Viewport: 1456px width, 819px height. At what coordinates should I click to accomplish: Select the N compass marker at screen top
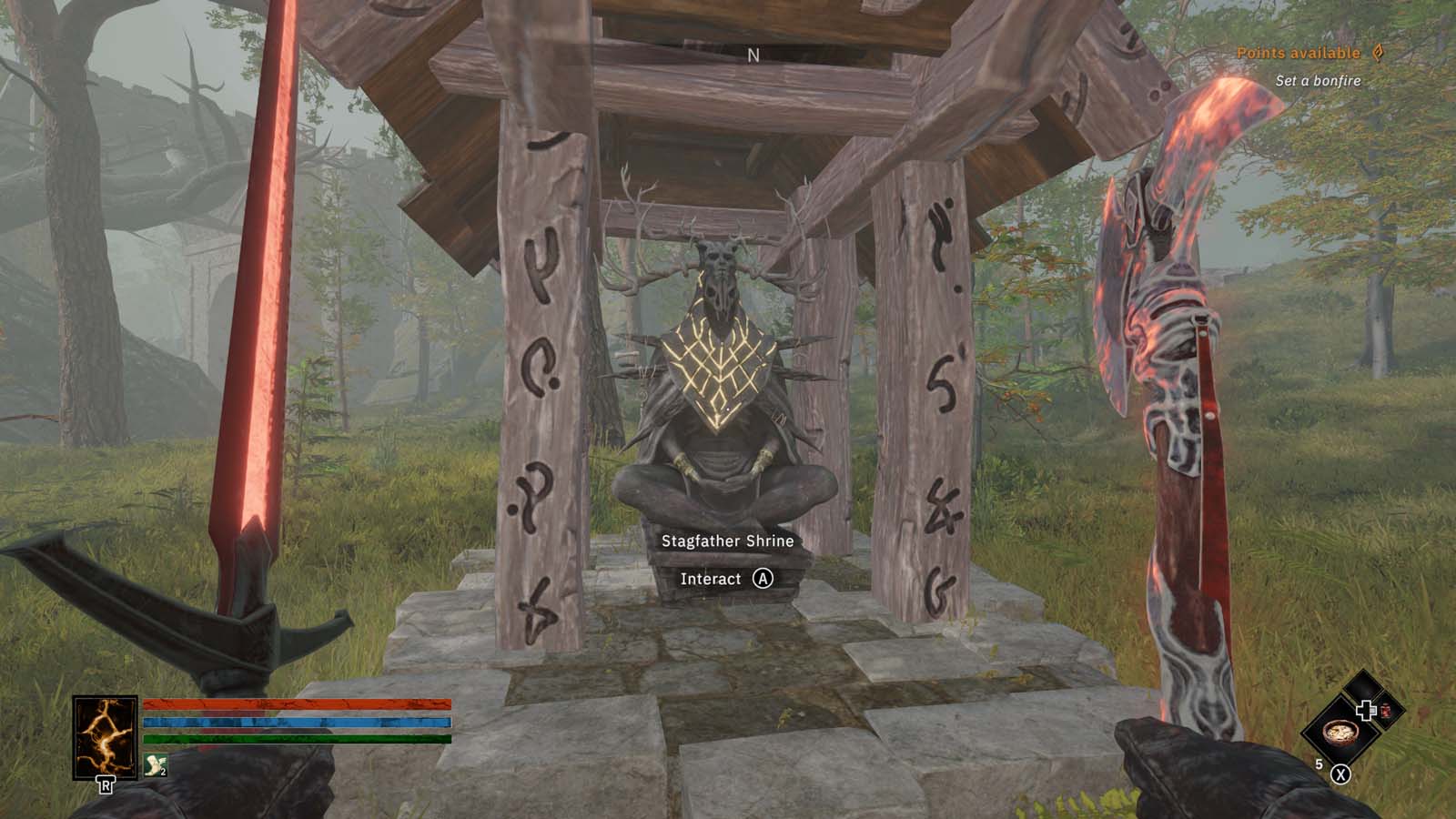(752, 55)
